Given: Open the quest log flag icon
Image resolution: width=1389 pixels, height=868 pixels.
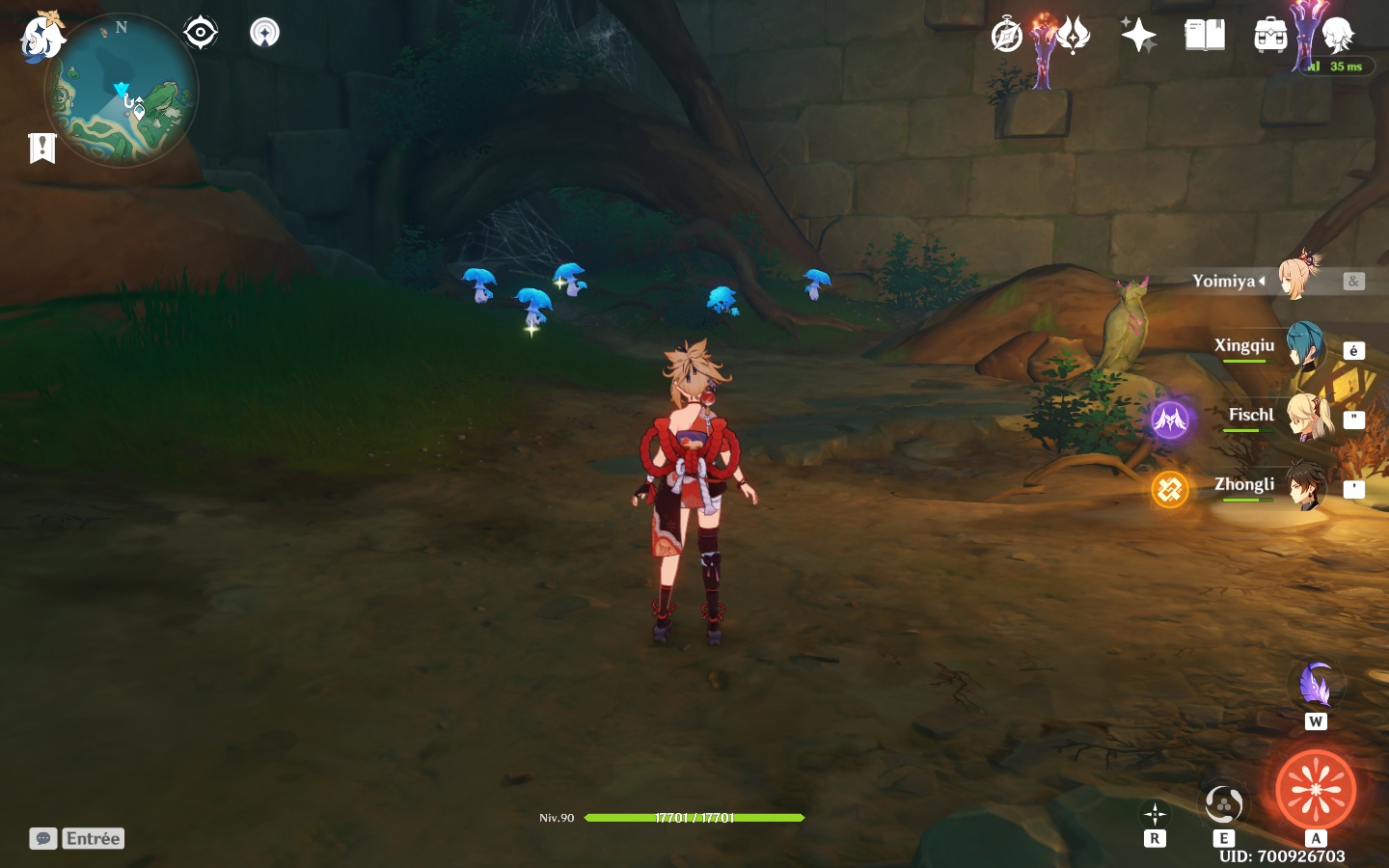Looking at the screenshot, I should tap(42, 148).
